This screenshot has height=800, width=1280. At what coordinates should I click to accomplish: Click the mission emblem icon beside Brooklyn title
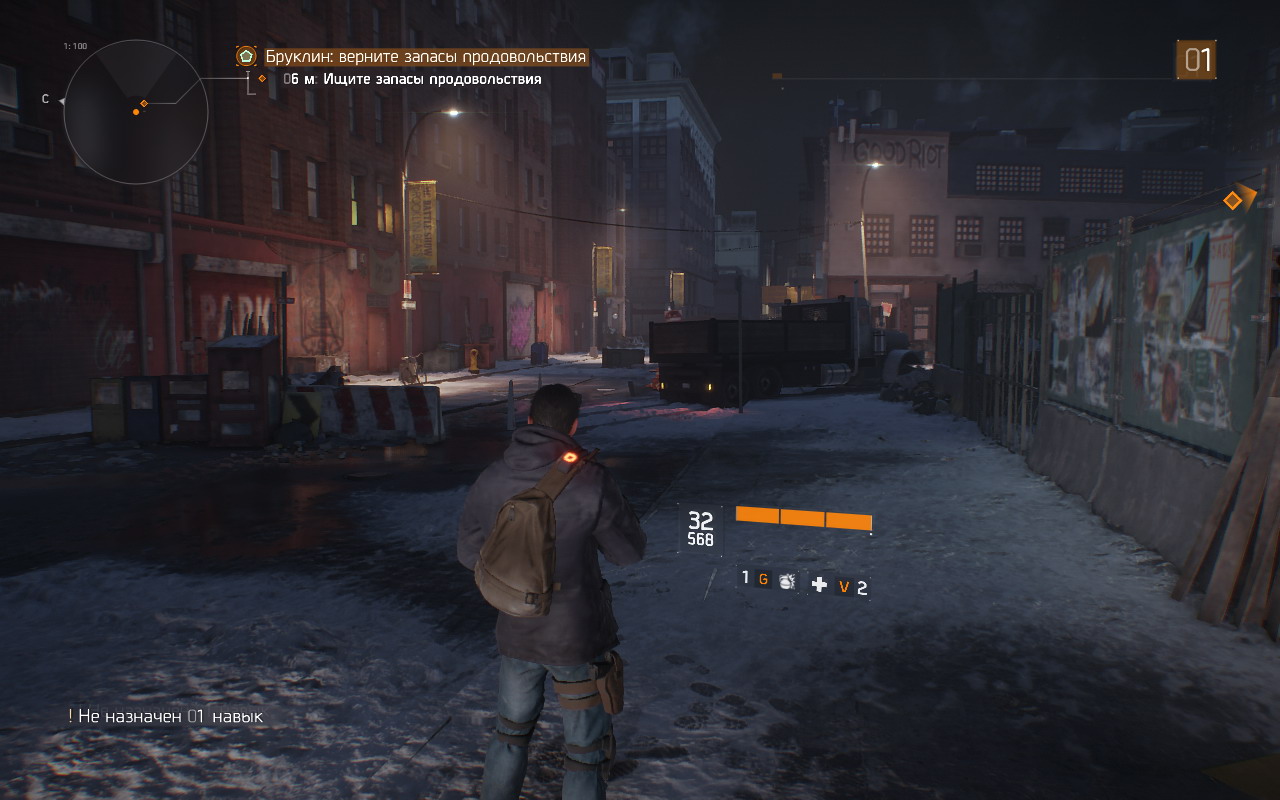pos(246,57)
